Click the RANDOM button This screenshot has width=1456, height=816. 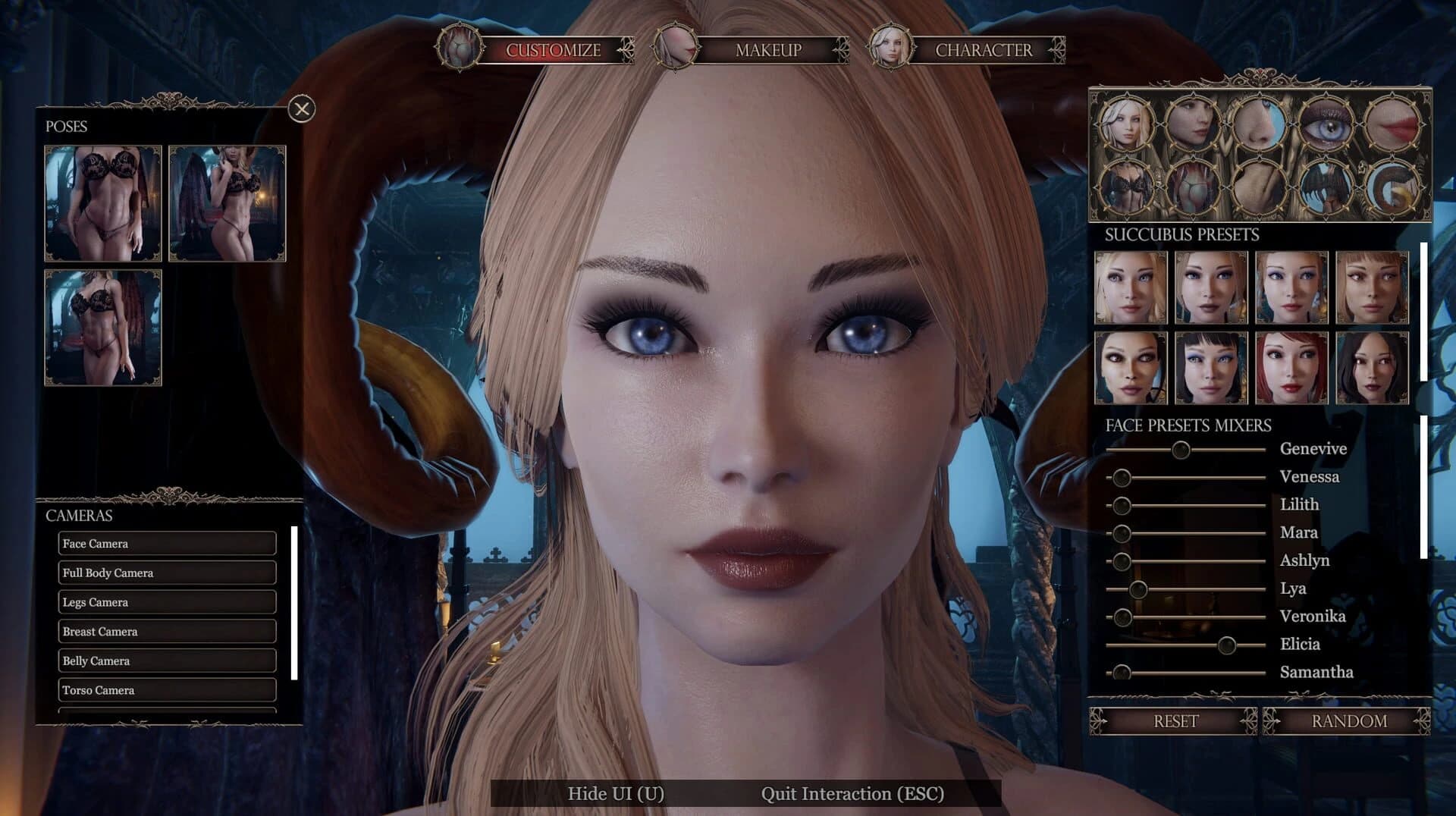tap(1349, 720)
